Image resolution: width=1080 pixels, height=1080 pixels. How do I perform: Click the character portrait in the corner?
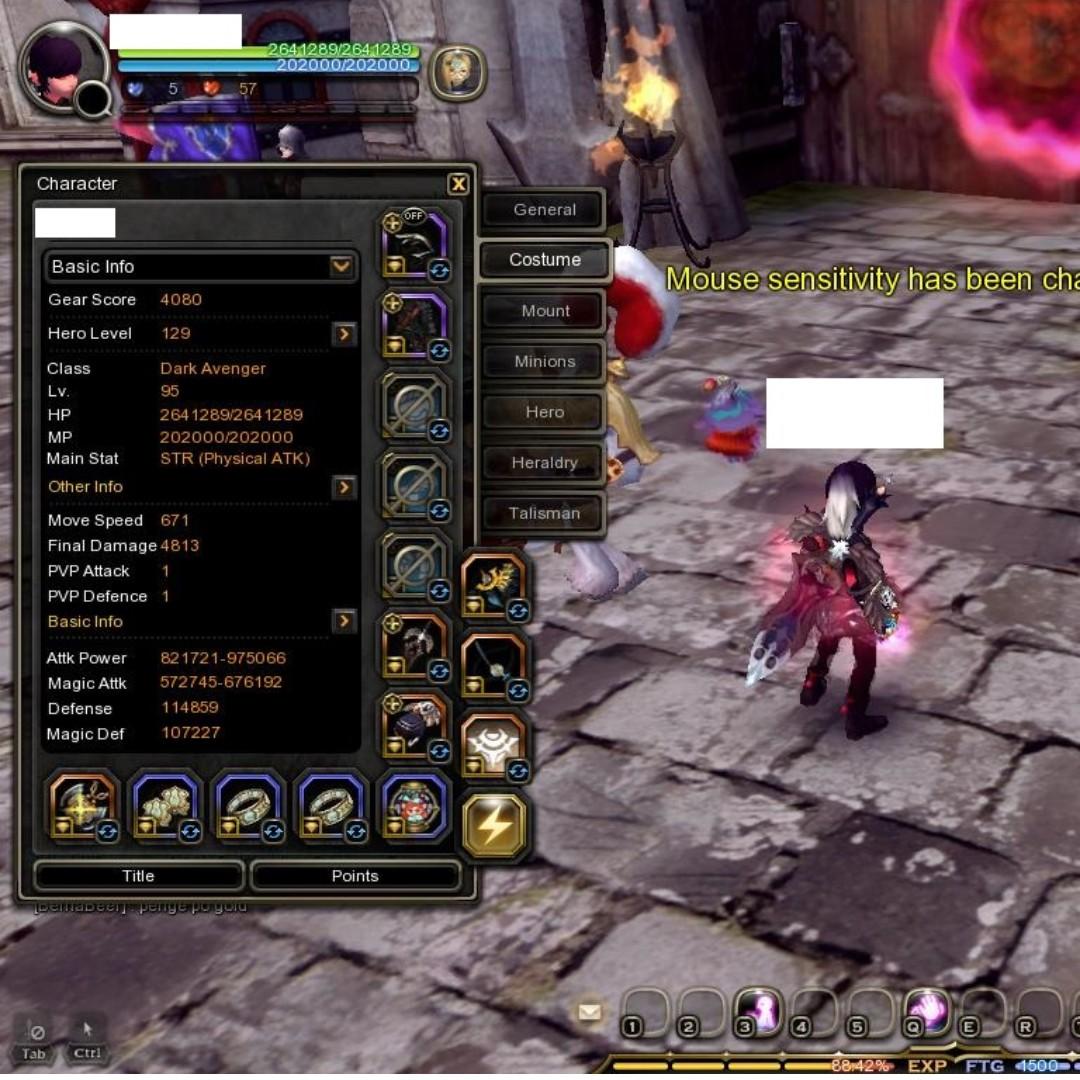[x=62, y=68]
